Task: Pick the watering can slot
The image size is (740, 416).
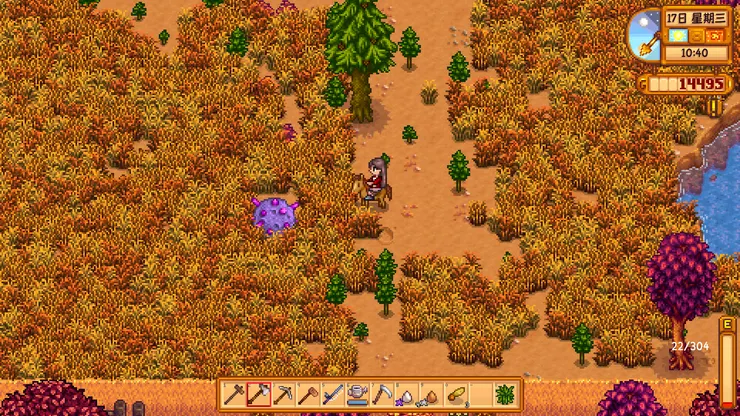Action: (357, 394)
